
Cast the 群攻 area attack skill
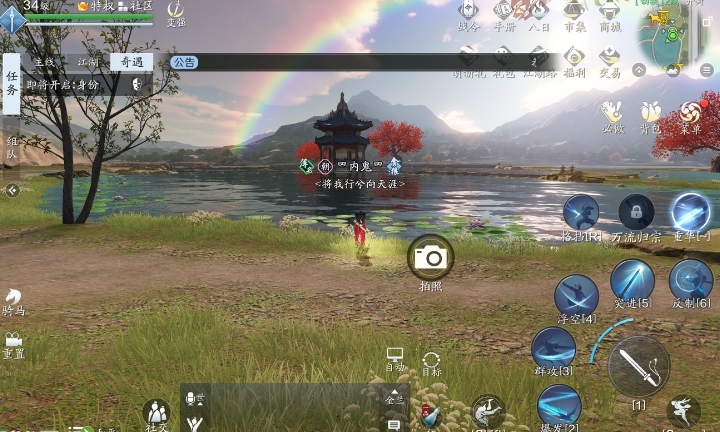pyautogui.click(x=553, y=349)
